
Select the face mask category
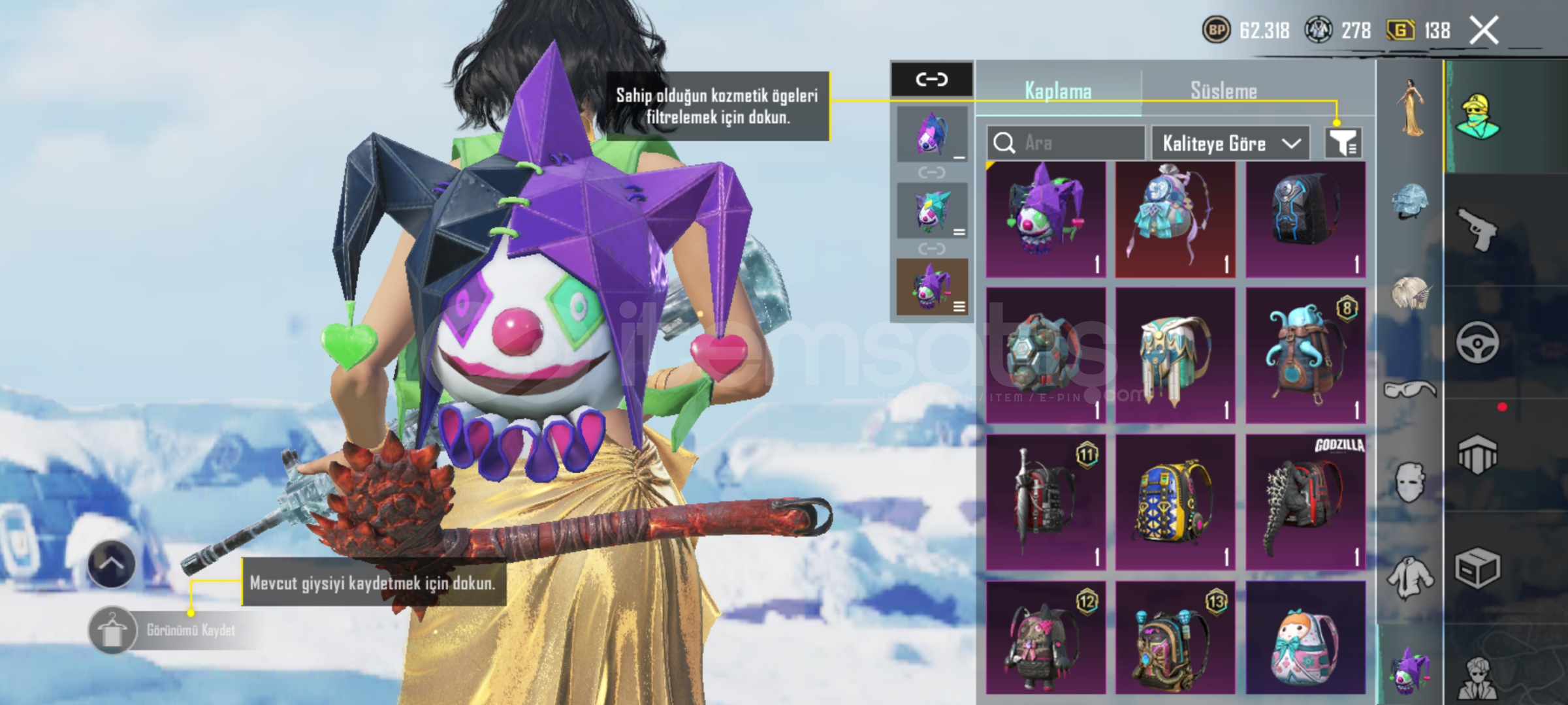click(1409, 483)
